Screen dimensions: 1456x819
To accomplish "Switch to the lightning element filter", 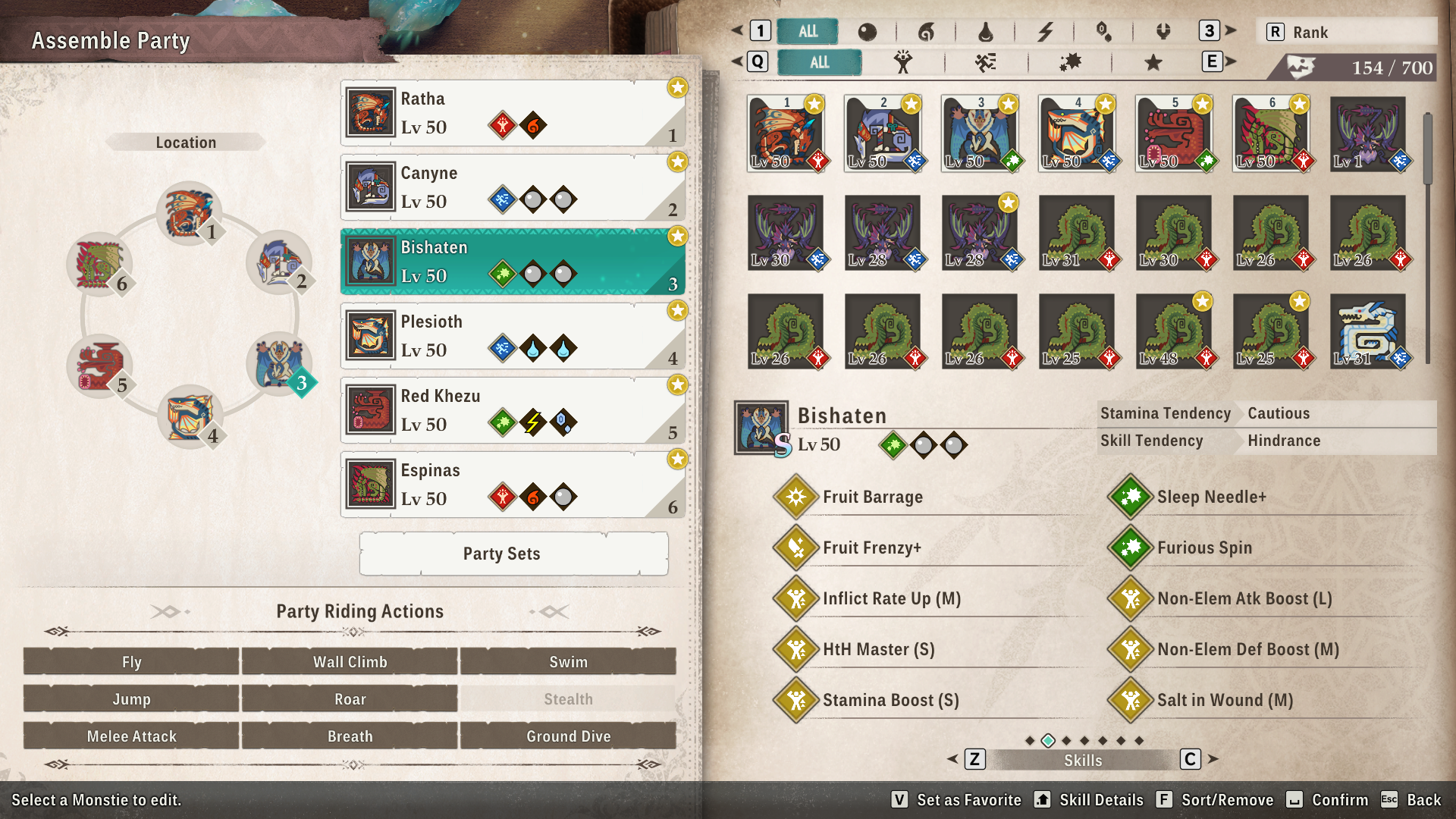I will (1045, 32).
